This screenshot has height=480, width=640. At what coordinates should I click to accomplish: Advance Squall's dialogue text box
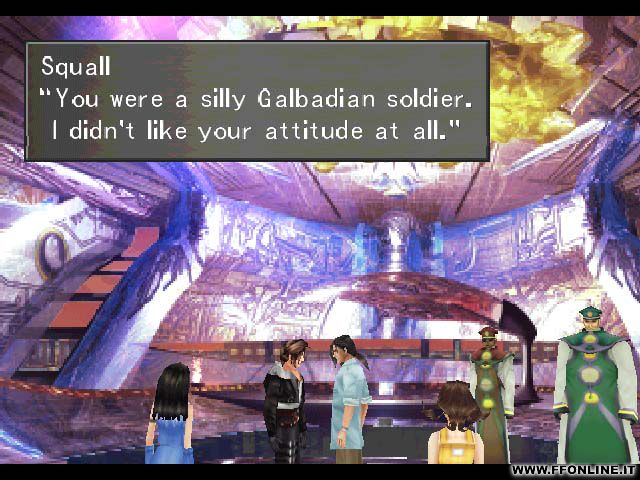pos(256,100)
